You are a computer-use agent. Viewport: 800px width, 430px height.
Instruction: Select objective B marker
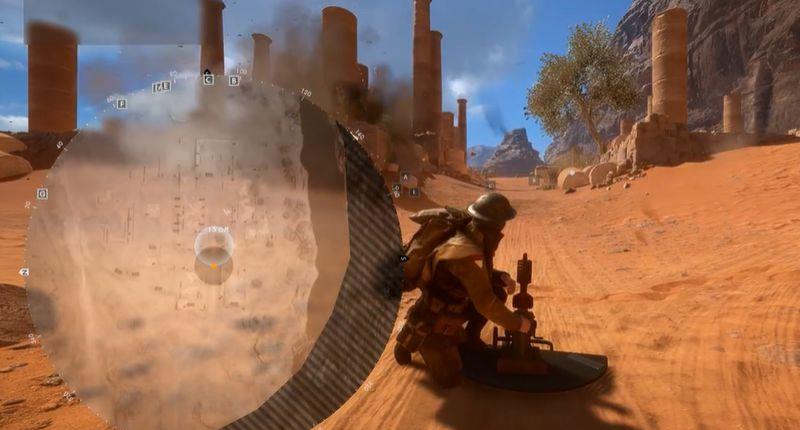pyautogui.click(x=234, y=80)
